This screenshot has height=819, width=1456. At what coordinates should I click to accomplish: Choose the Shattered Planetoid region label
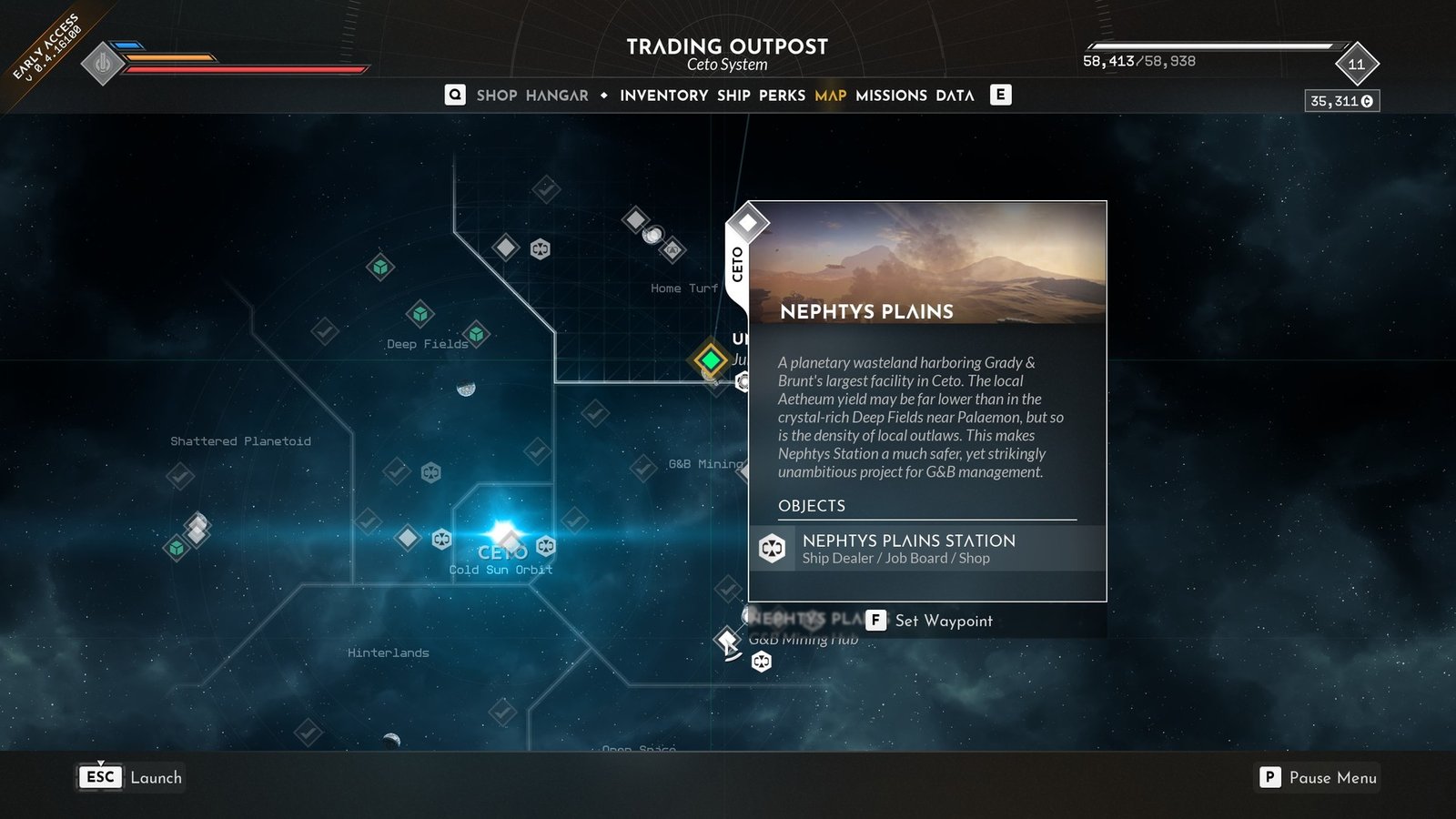(240, 441)
